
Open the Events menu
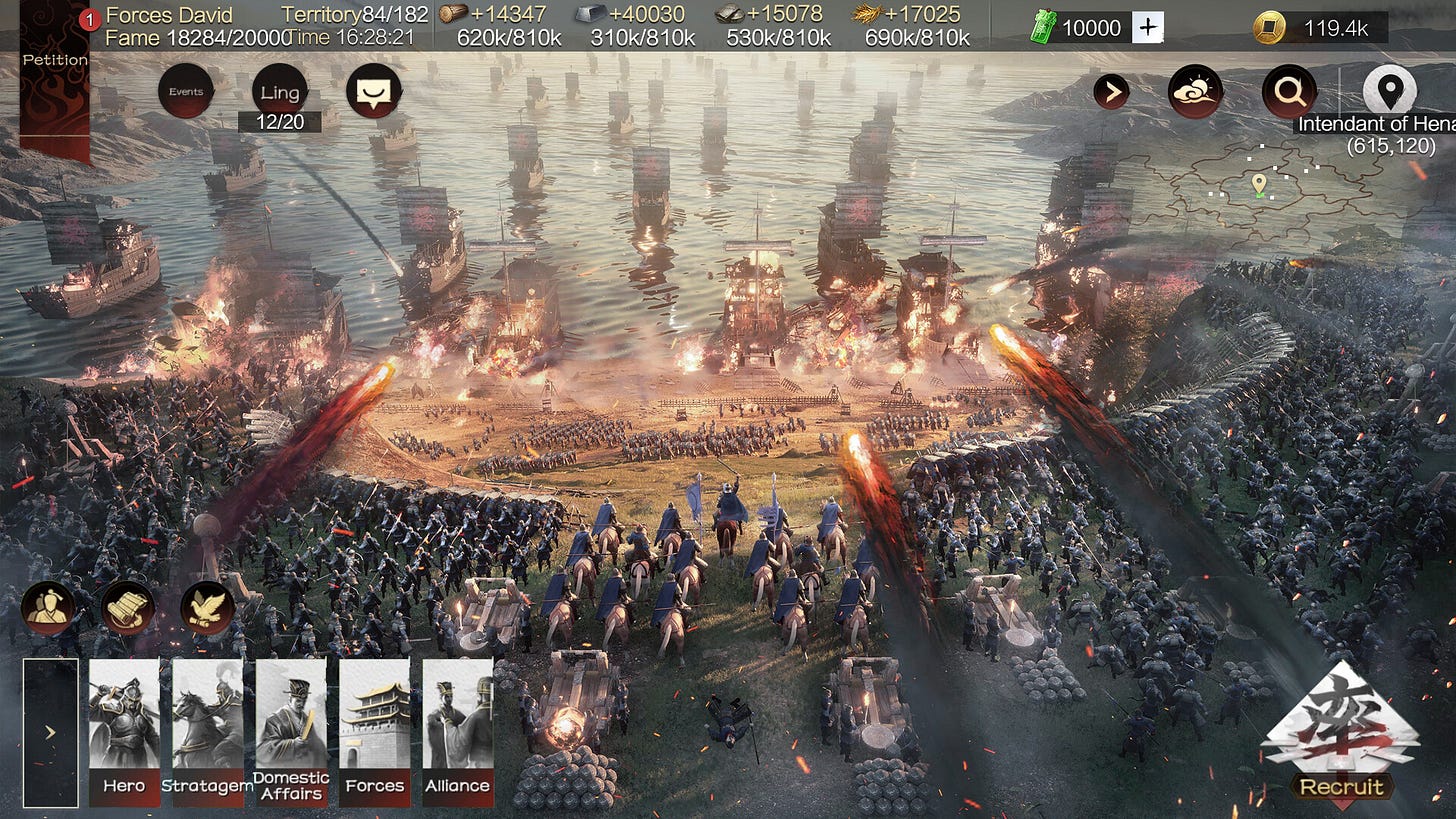[x=186, y=92]
